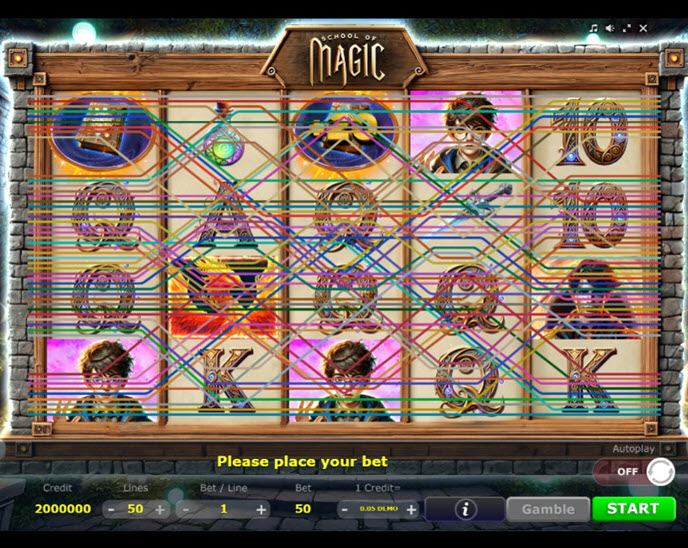688x548 pixels.
Task: Raise the Bet per Line value
Action: coord(261,509)
